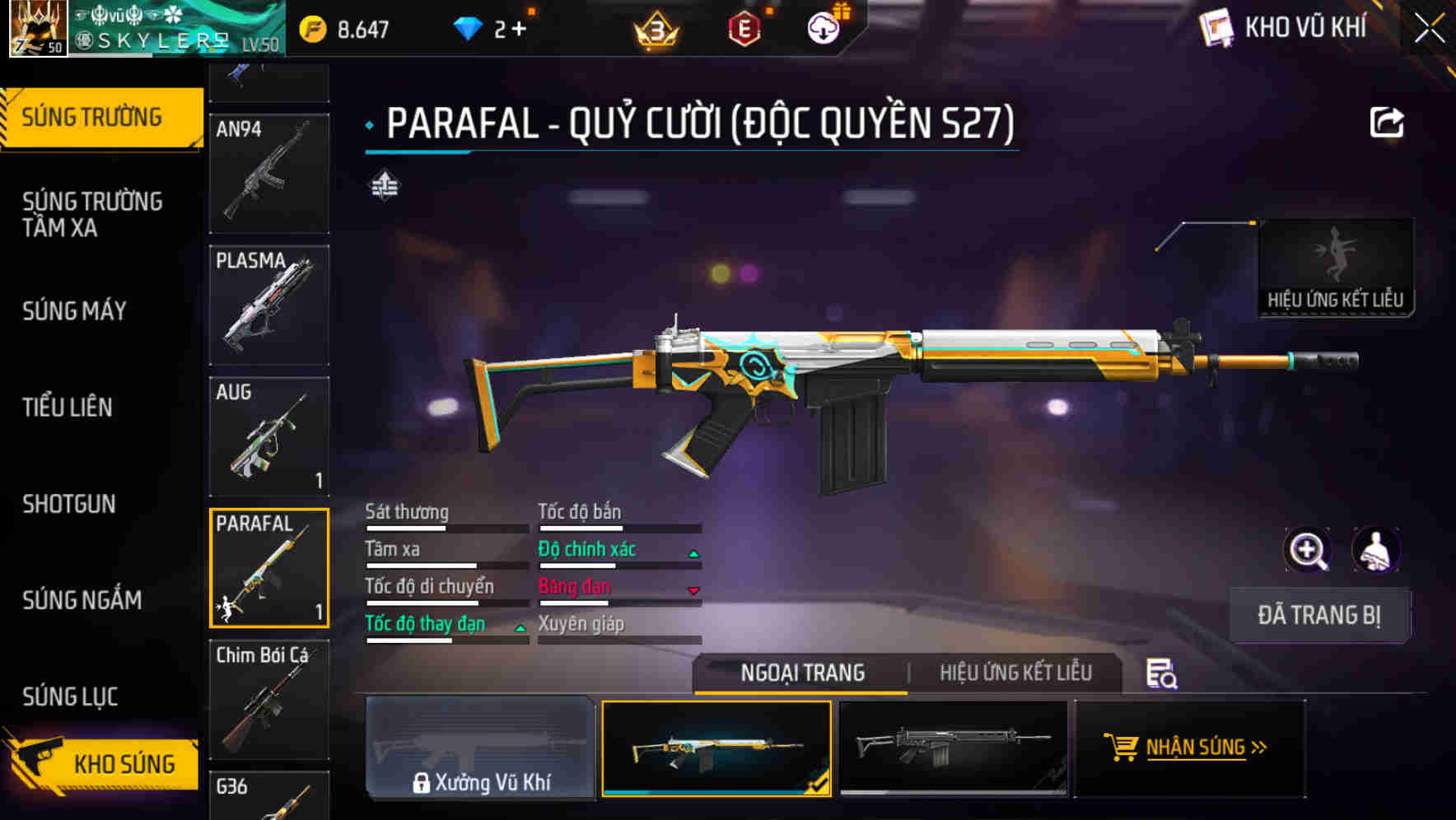Screen dimensions: 1456x820
Task: Select SÚNG NGẮM category in the sidebar
Action: click(82, 600)
